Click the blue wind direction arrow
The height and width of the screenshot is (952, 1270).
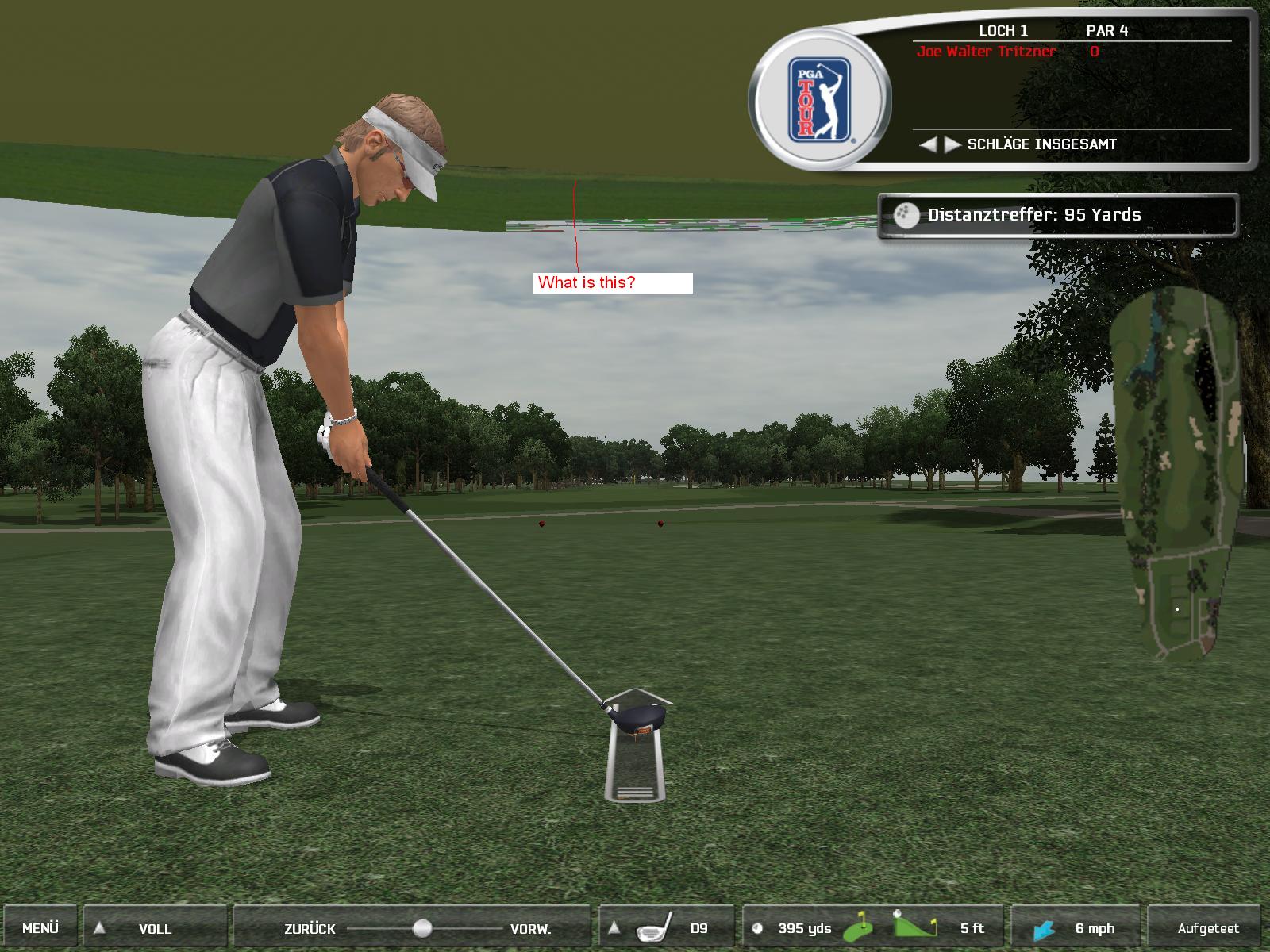pyautogui.click(x=1045, y=929)
